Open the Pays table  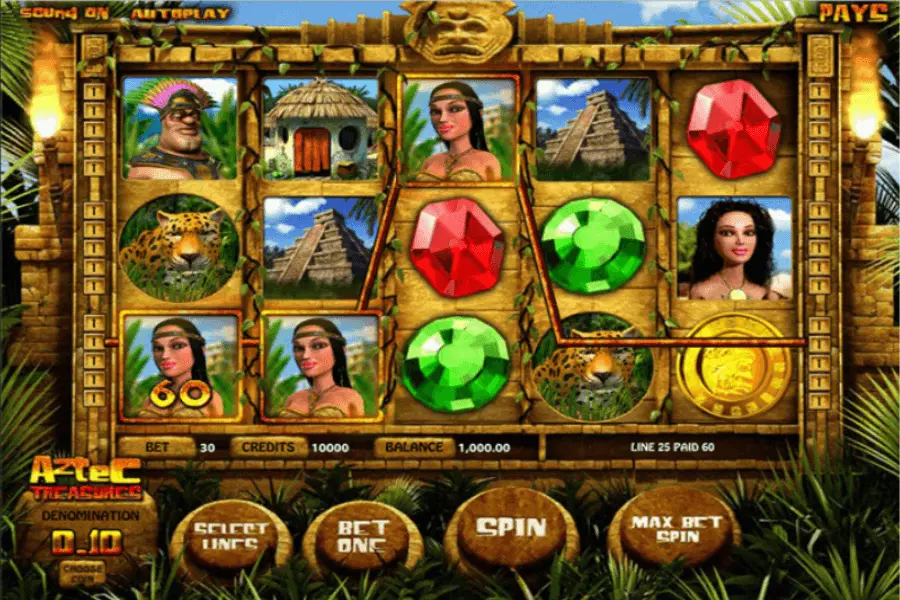pyautogui.click(x=853, y=13)
